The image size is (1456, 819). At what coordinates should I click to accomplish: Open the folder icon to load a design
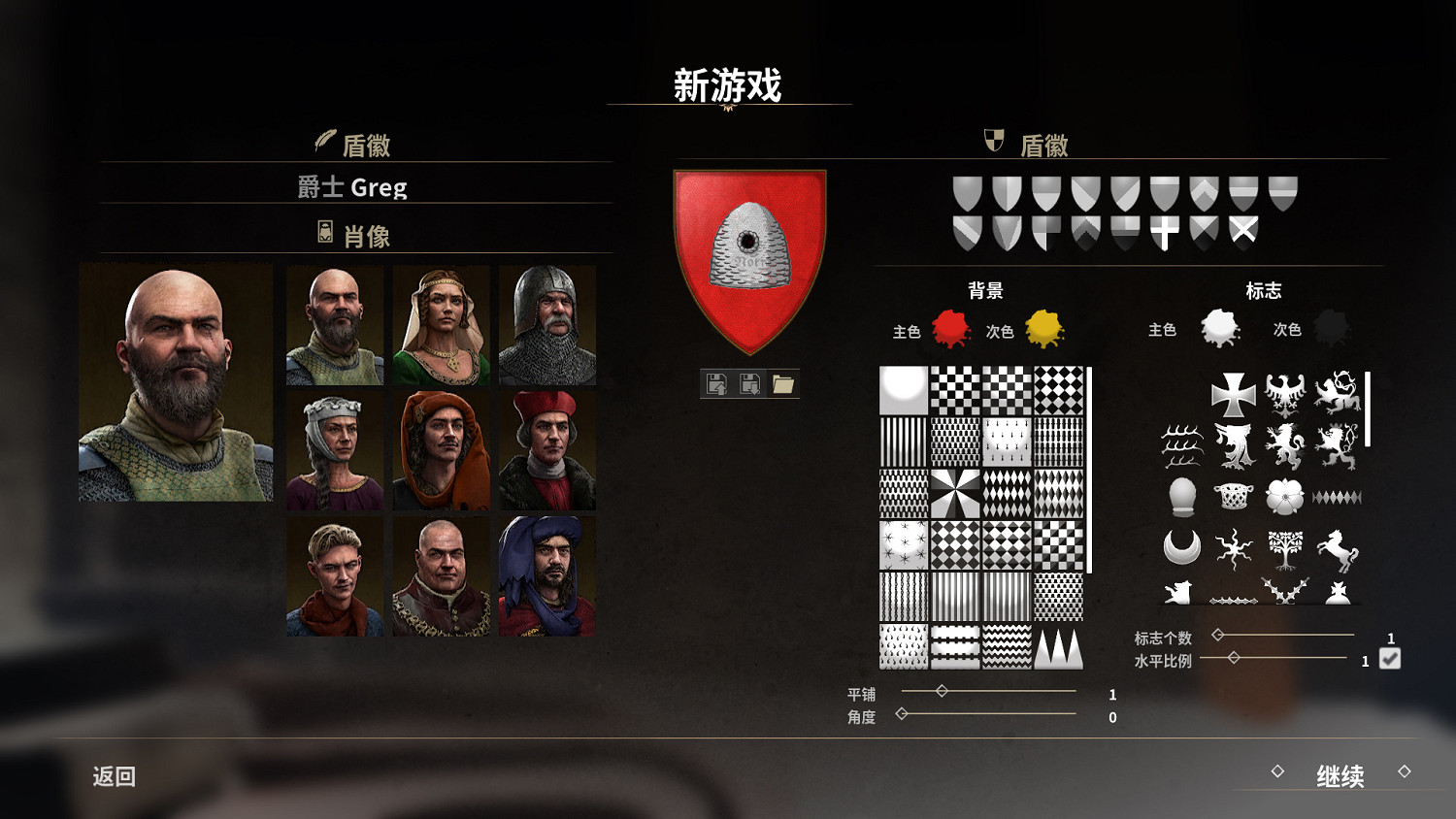coord(784,382)
